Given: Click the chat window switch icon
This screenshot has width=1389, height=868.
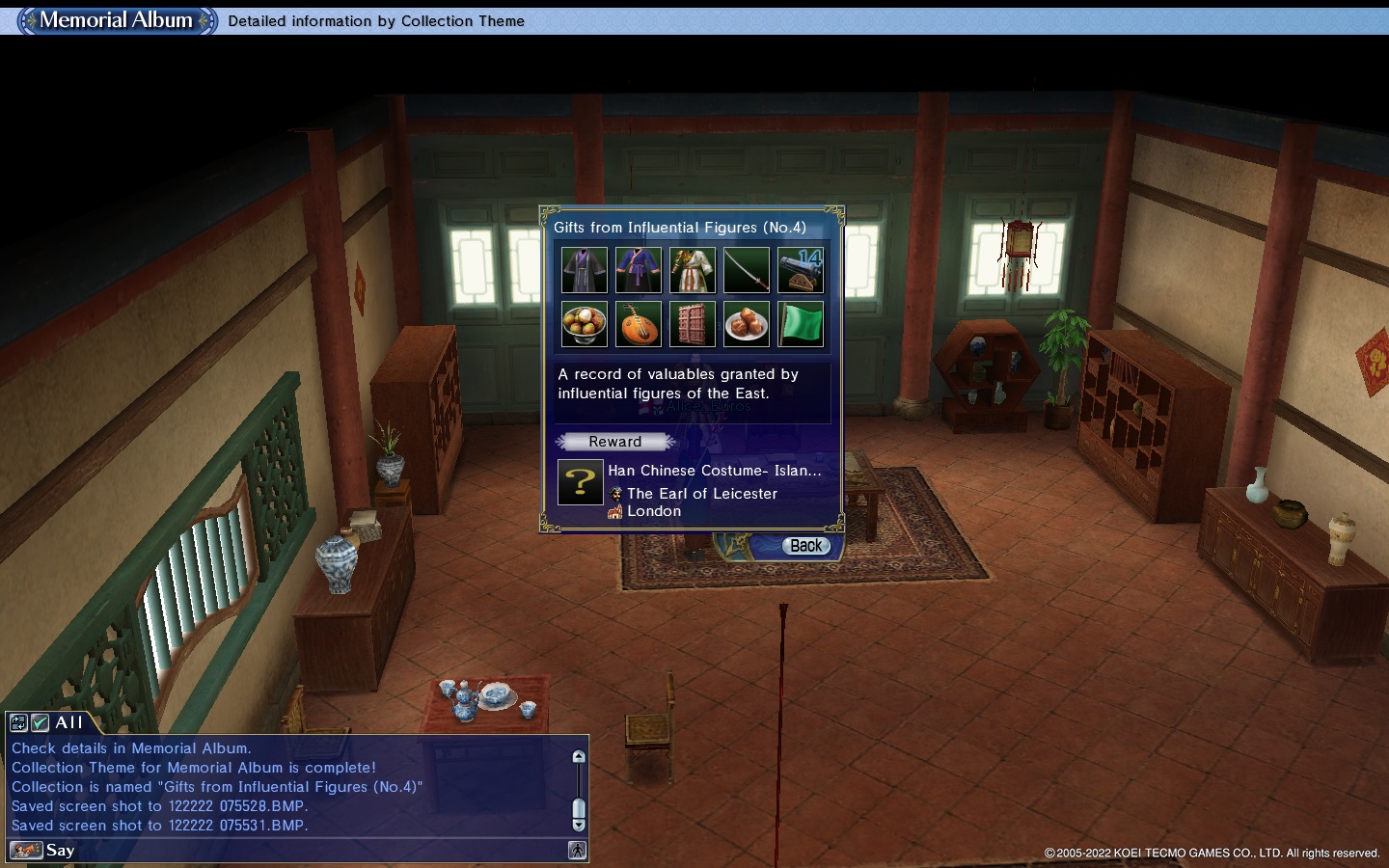Looking at the screenshot, I should pyautogui.click(x=18, y=722).
